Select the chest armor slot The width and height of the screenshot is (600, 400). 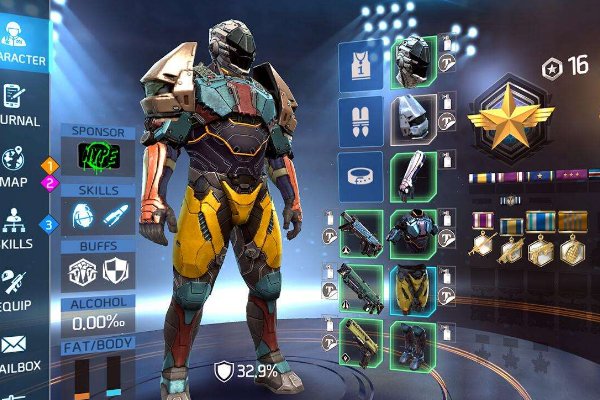[x=410, y=234]
